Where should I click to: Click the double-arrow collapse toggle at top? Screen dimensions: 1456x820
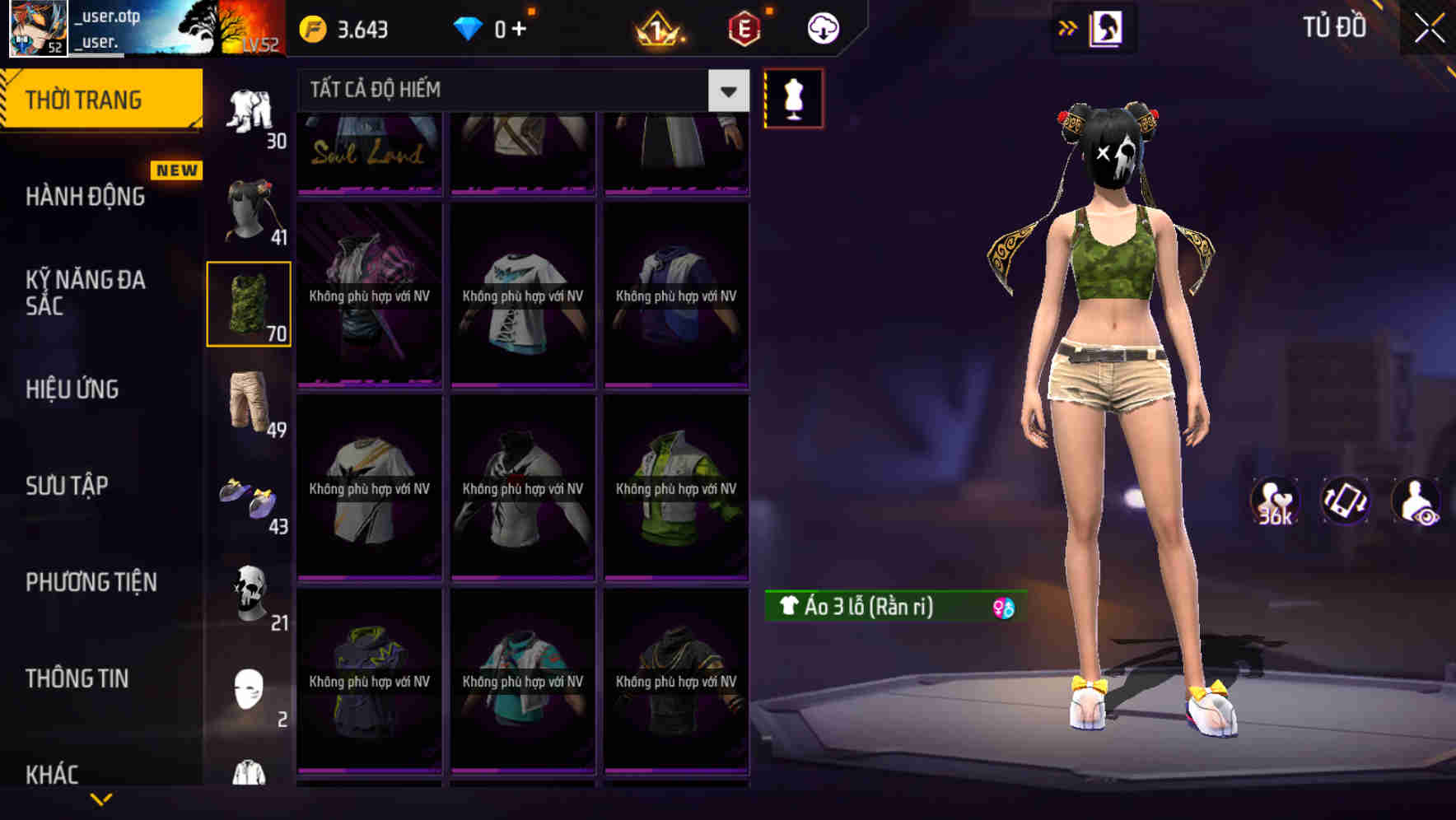(1067, 27)
